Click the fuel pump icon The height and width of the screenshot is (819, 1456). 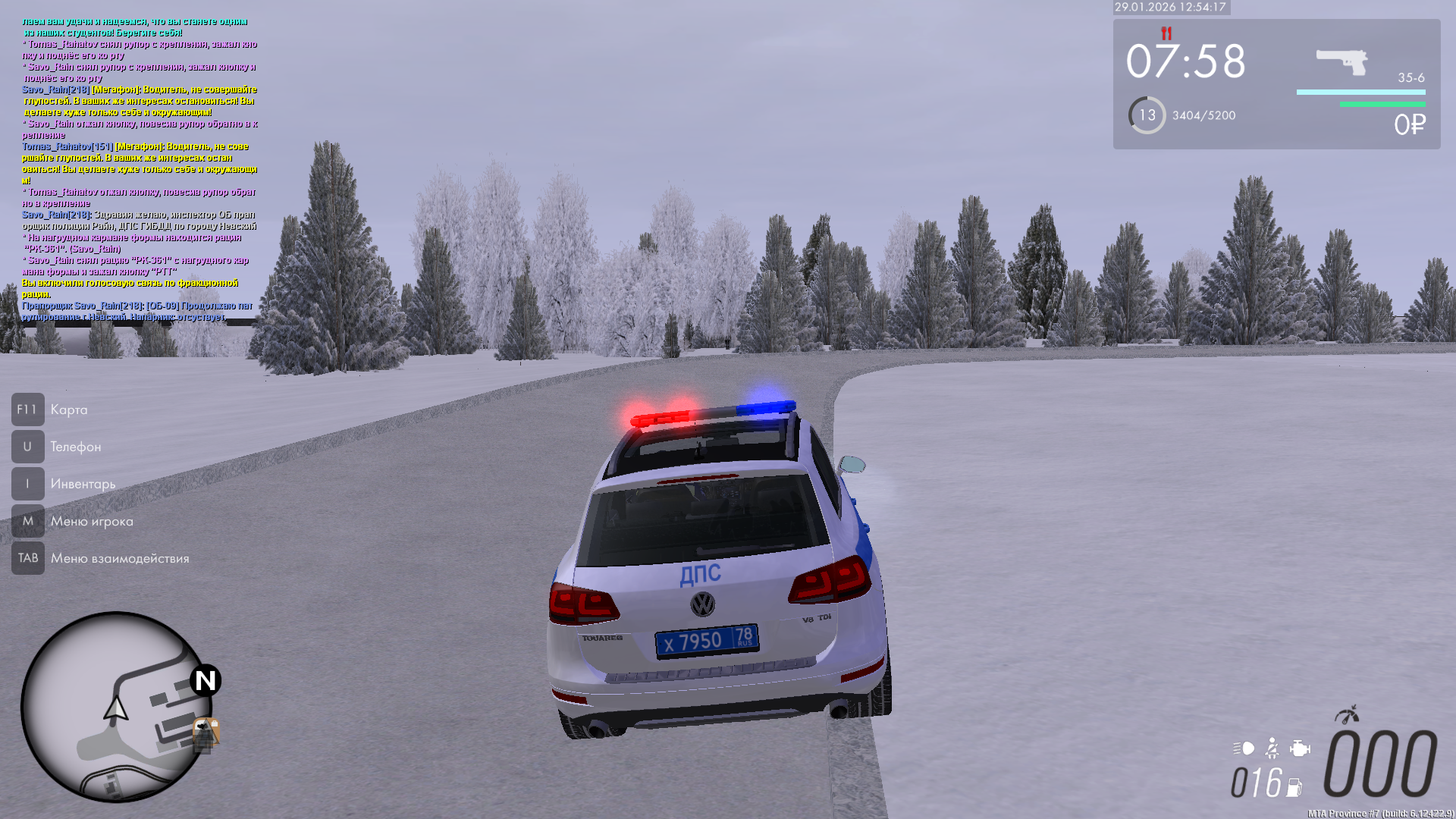(1294, 787)
